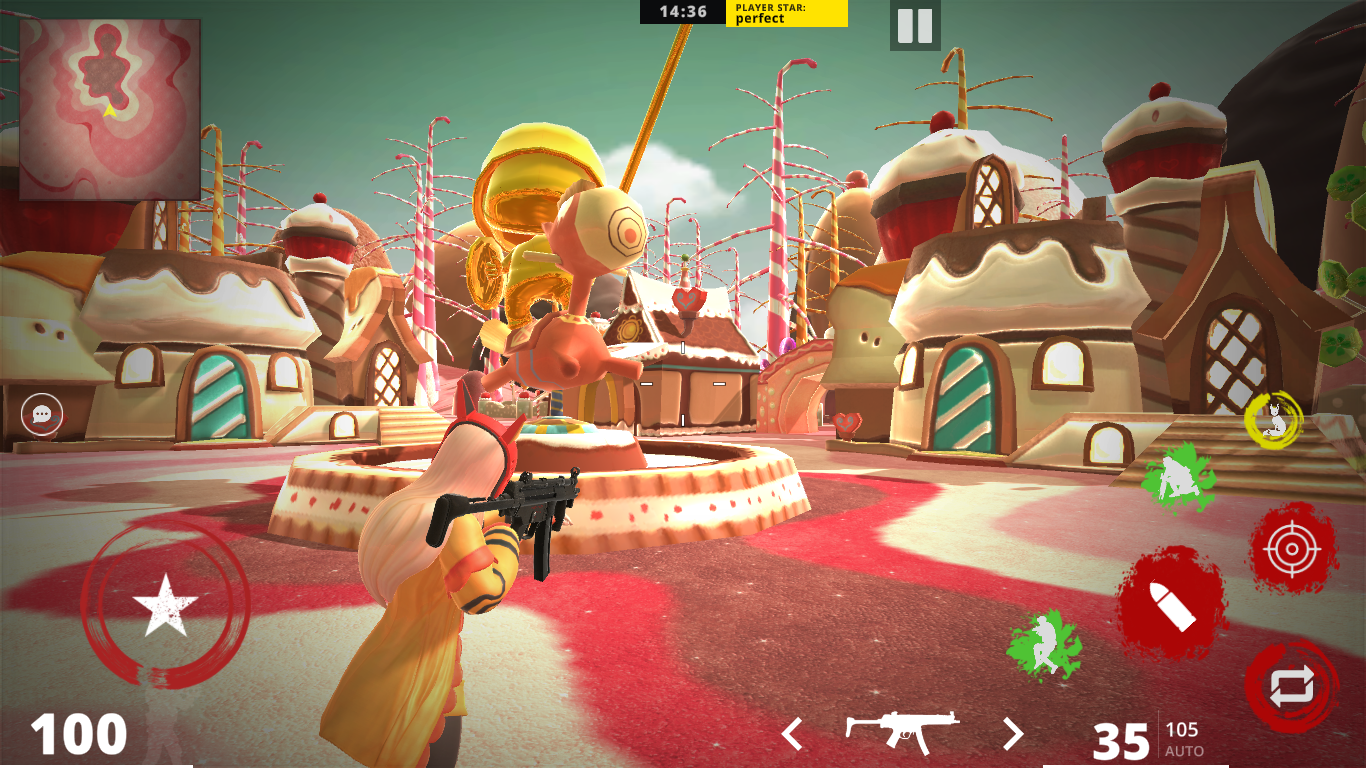1366x768 pixels.
Task: Activate the yellow sitting creature icon
Action: pyautogui.click(x=1273, y=420)
